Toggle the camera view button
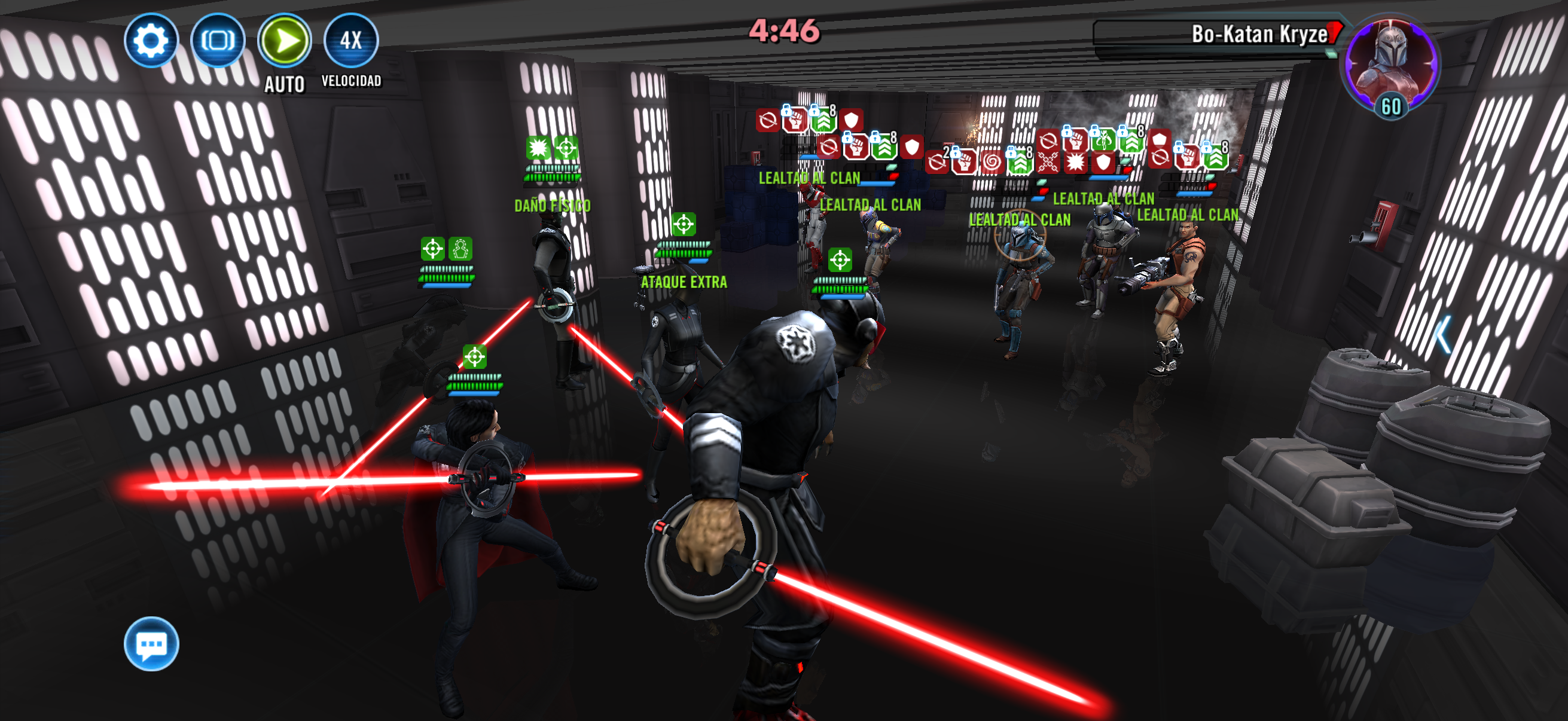The image size is (1568, 721). (x=218, y=41)
